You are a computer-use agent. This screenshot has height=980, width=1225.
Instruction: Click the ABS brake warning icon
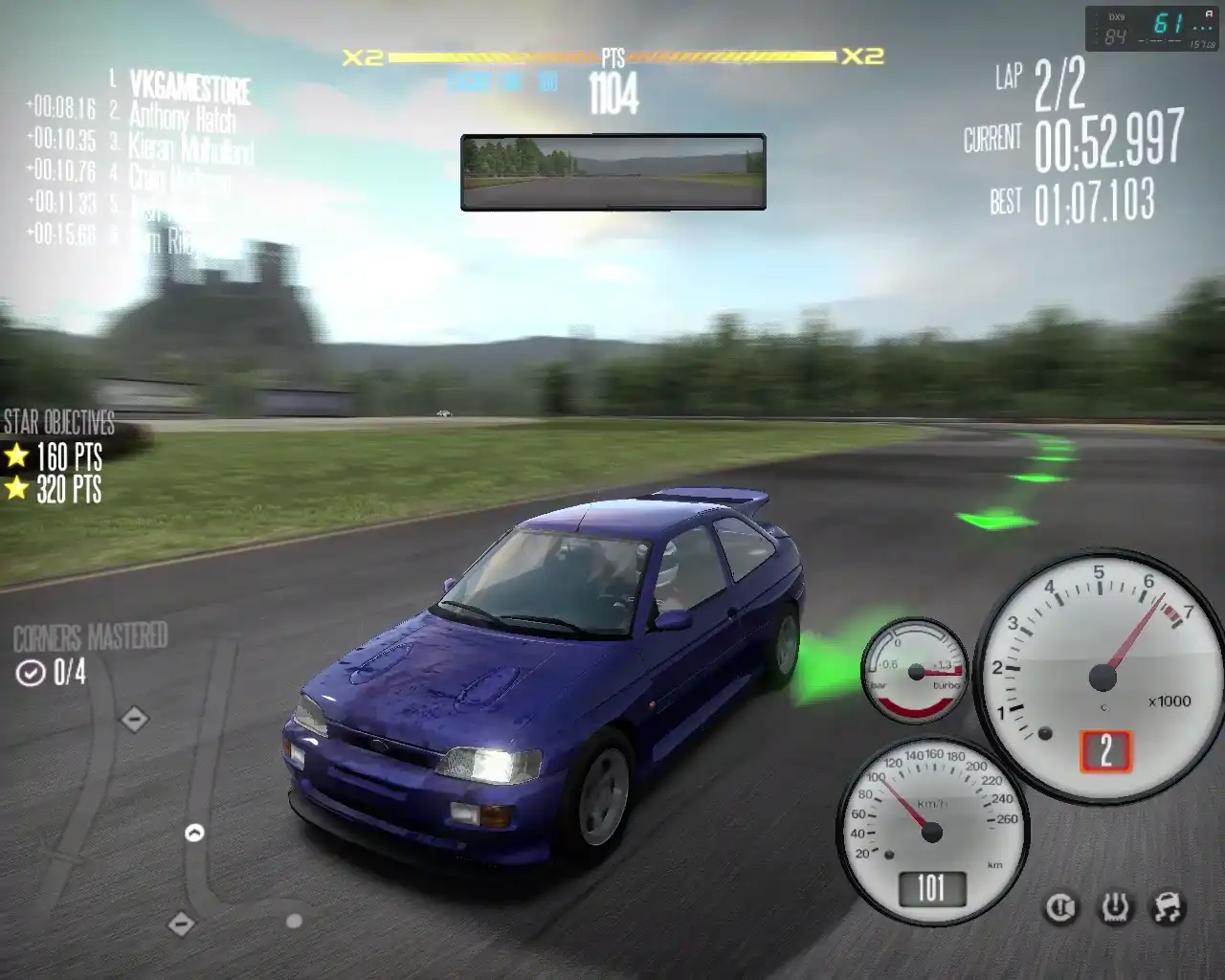[x=1060, y=907]
